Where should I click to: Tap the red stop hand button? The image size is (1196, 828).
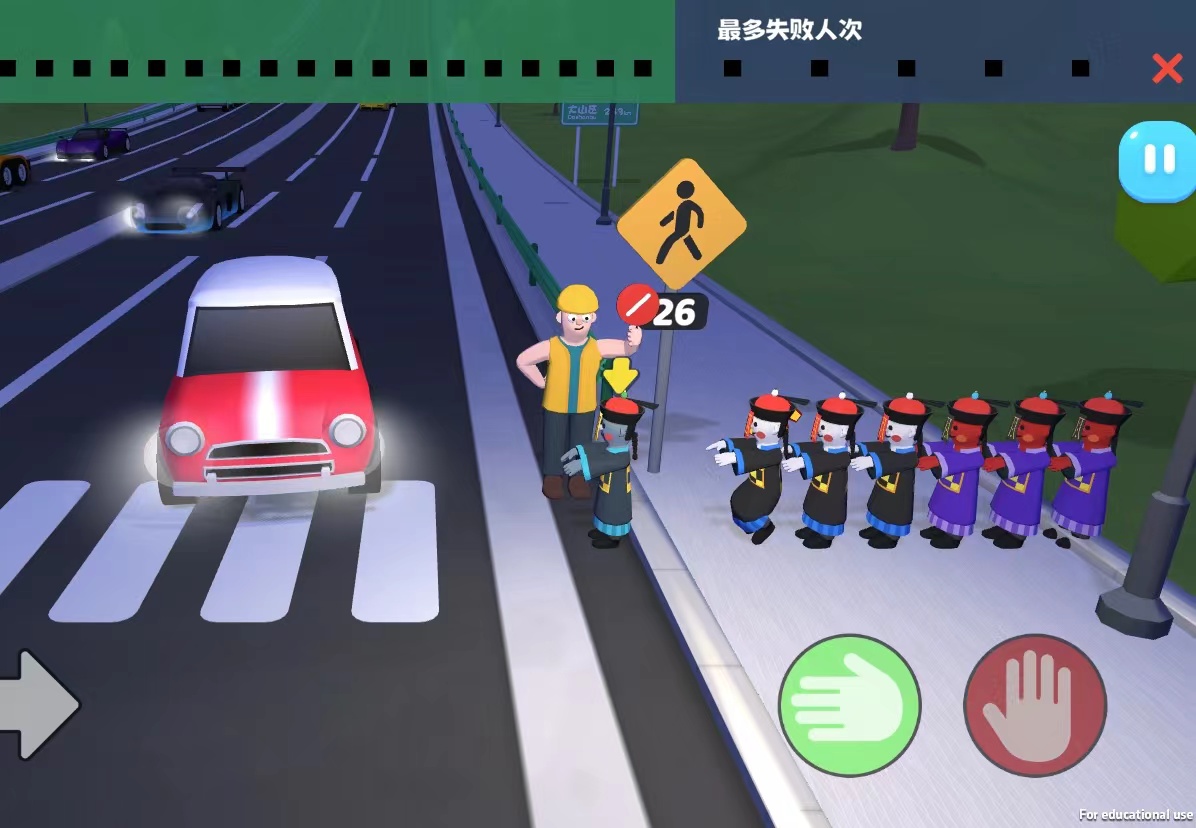[1034, 705]
